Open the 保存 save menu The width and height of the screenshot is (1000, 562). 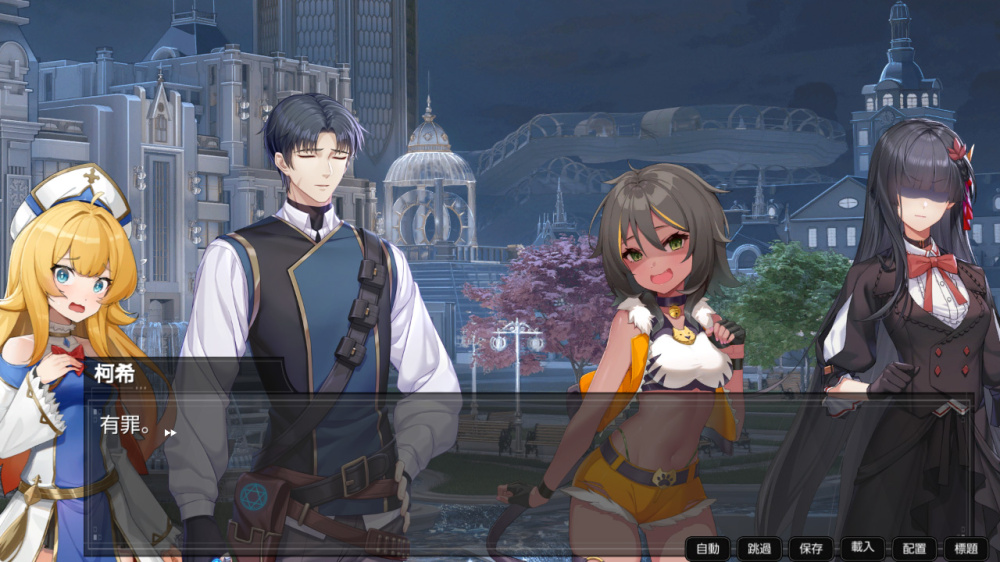pyautogui.click(x=811, y=548)
